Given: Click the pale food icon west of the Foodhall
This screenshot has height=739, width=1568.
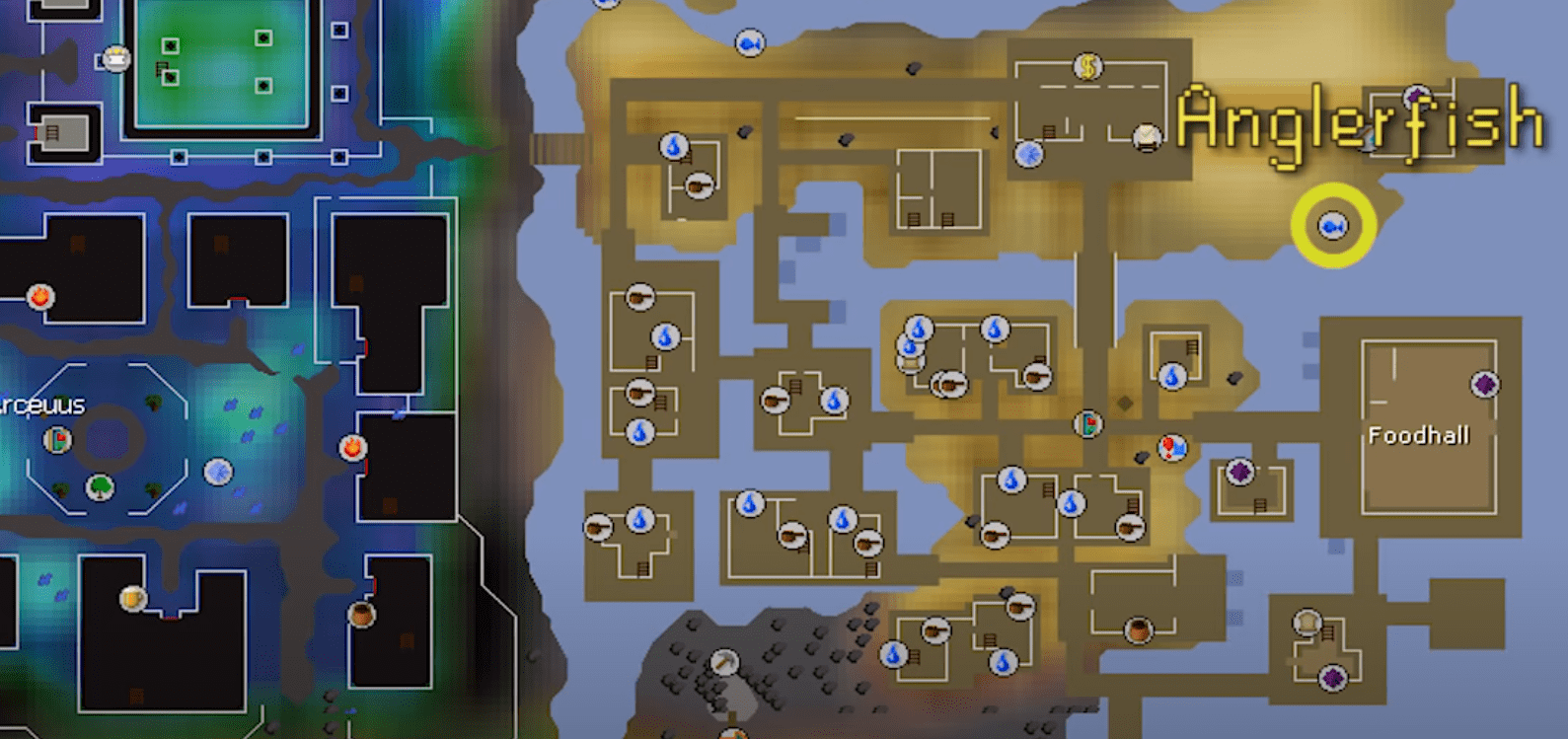Looking at the screenshot, I should (x=1305, y=620).
